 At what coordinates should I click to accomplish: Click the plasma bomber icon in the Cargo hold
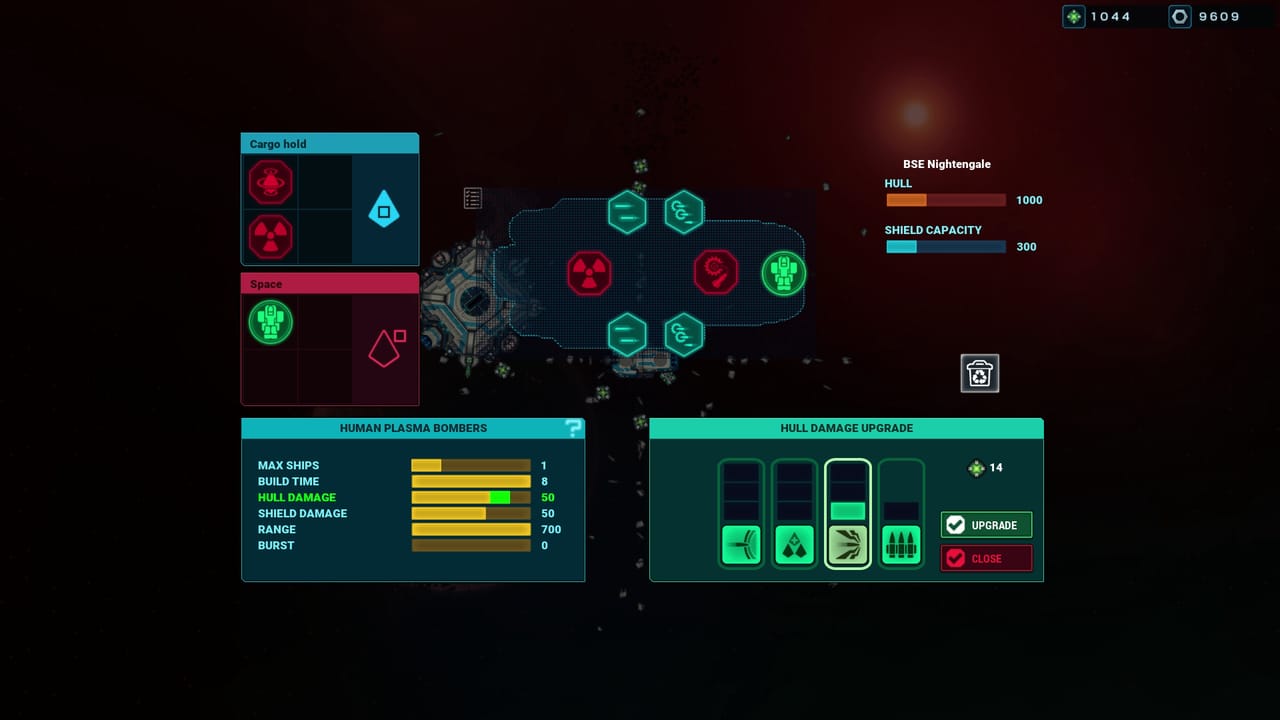pos(269,182)
